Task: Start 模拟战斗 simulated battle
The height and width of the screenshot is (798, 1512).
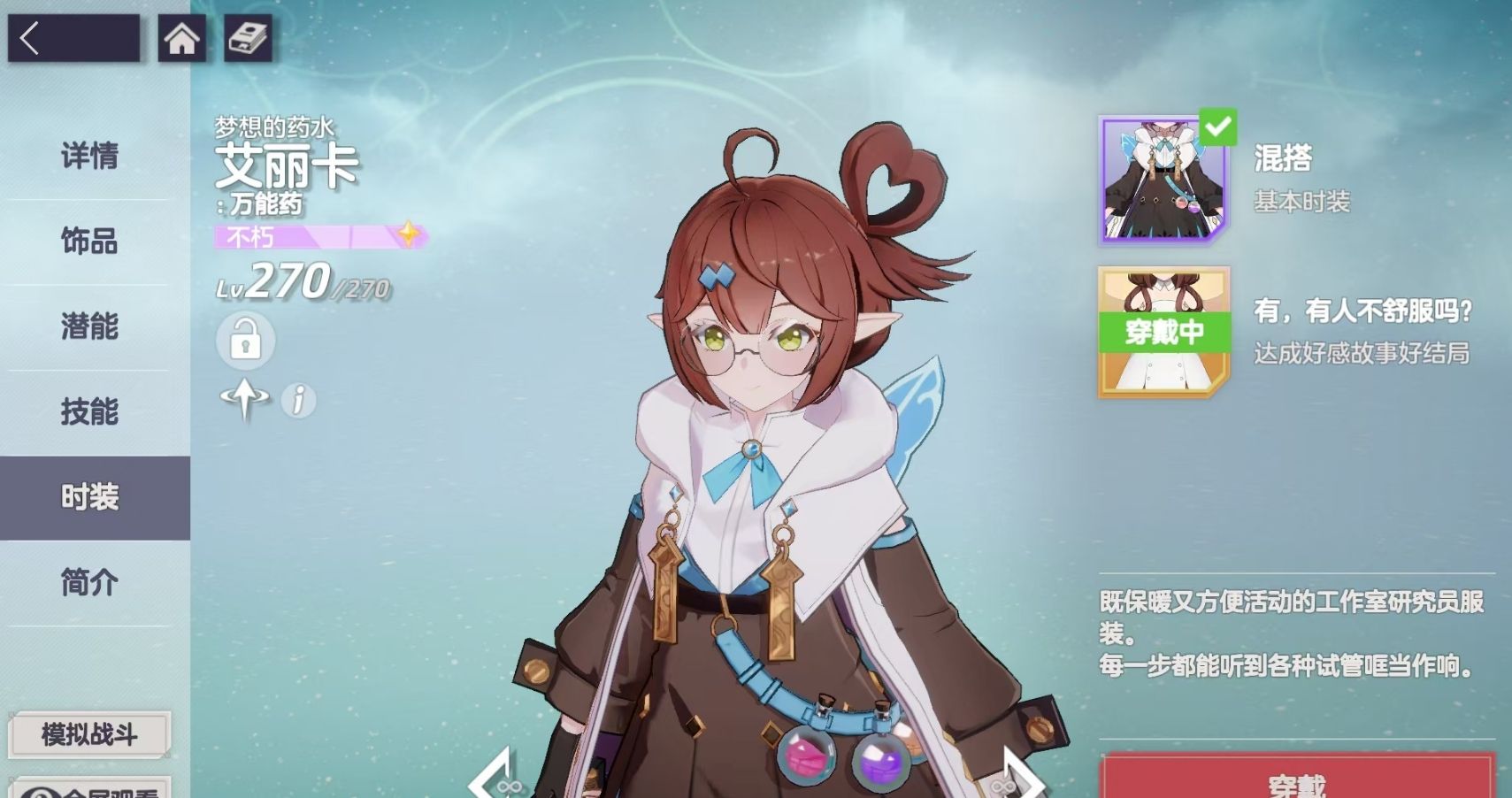Action: pyautogui.click(x=89, y=734)
